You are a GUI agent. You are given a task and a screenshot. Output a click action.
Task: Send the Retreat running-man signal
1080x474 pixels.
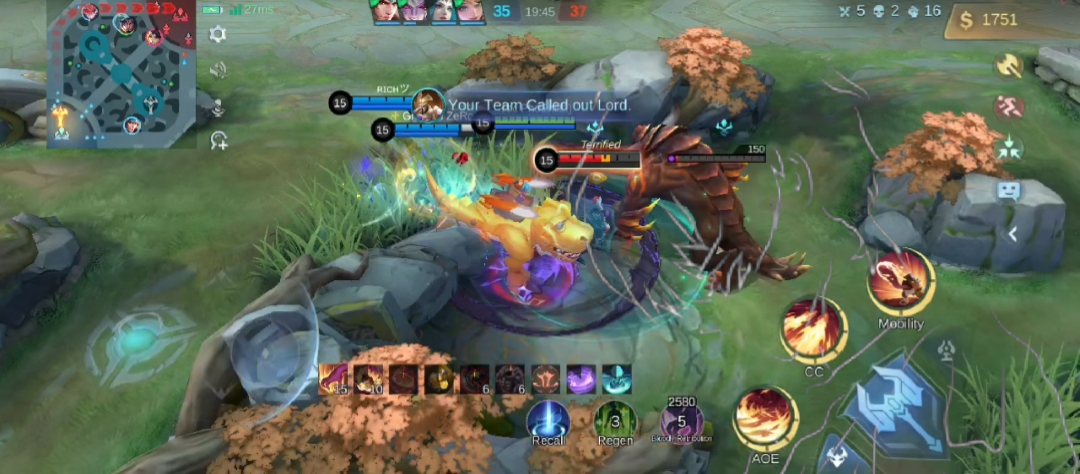(1008, 107)
